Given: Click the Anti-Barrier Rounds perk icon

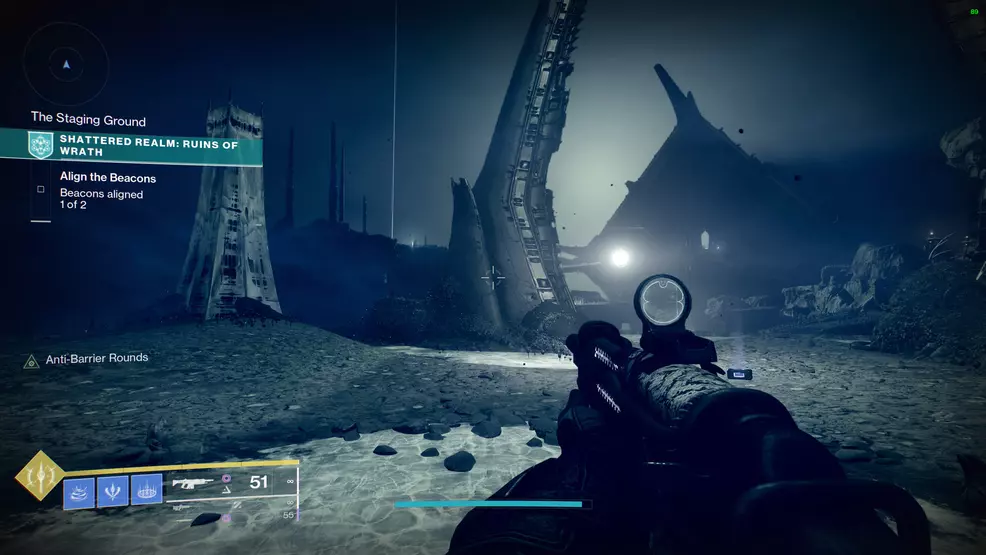Looking at the screenshot, I should pos(31,360).
